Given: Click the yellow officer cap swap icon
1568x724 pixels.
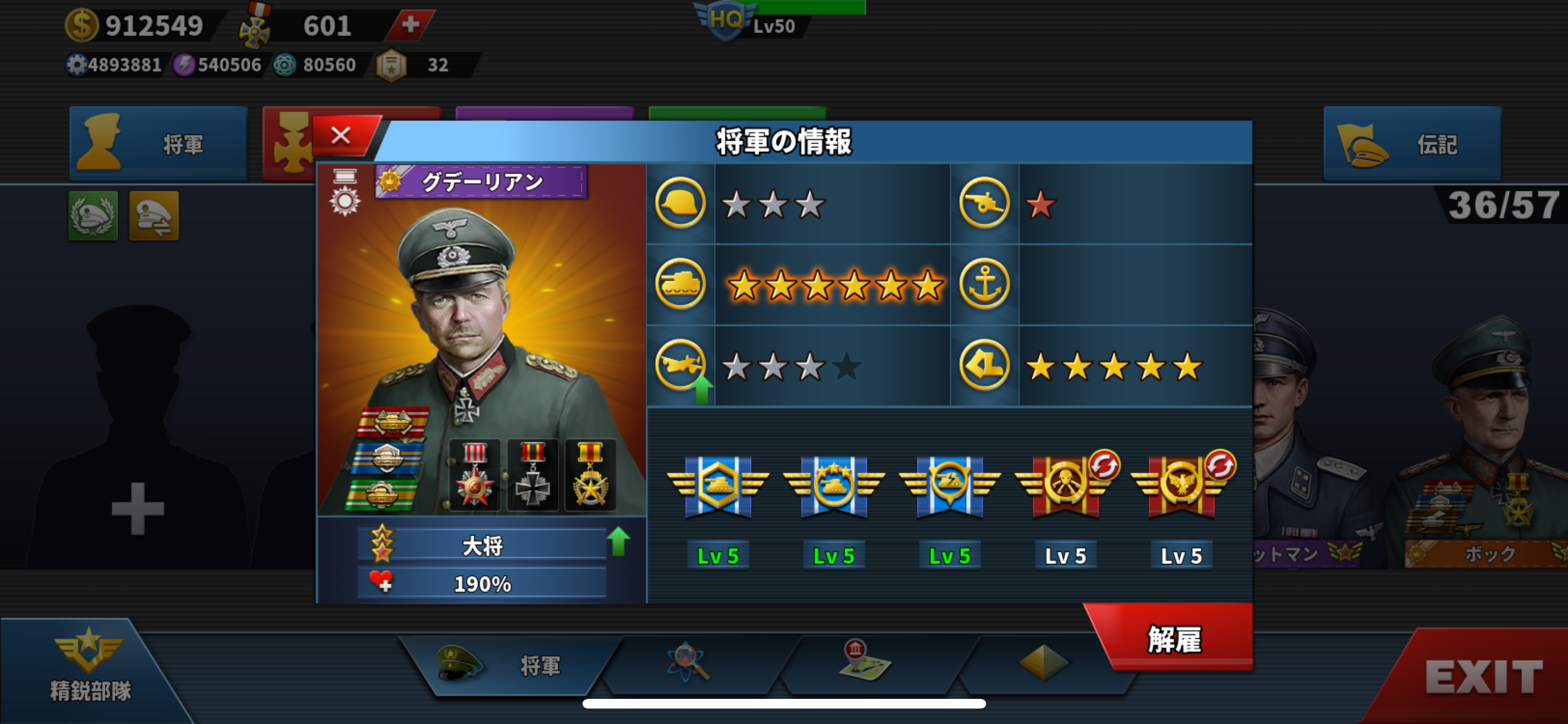Looking at the screenshot, I should point(154,216).
